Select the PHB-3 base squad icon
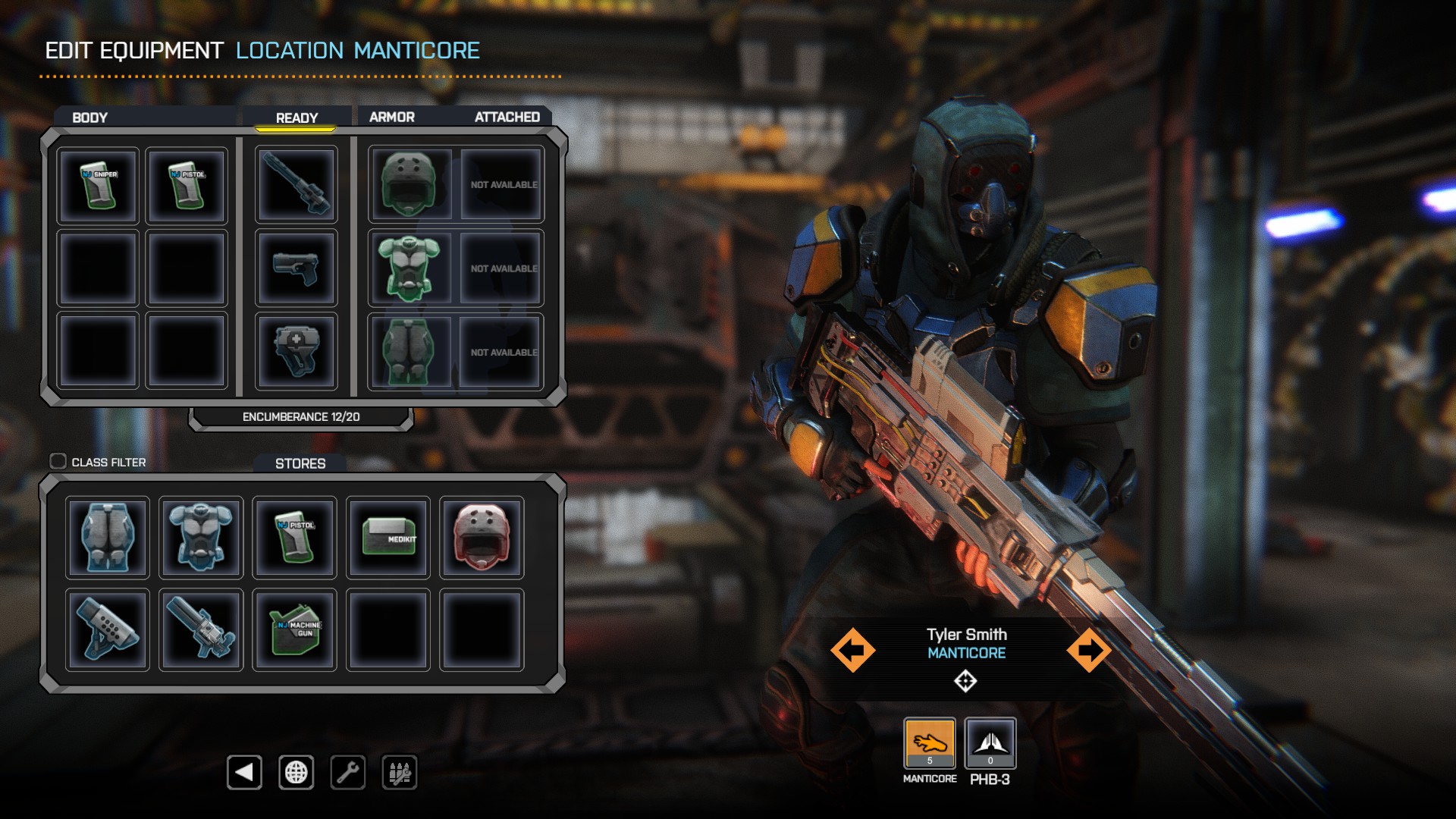This screenshot has height=819, width=1456. pos(990,744)
